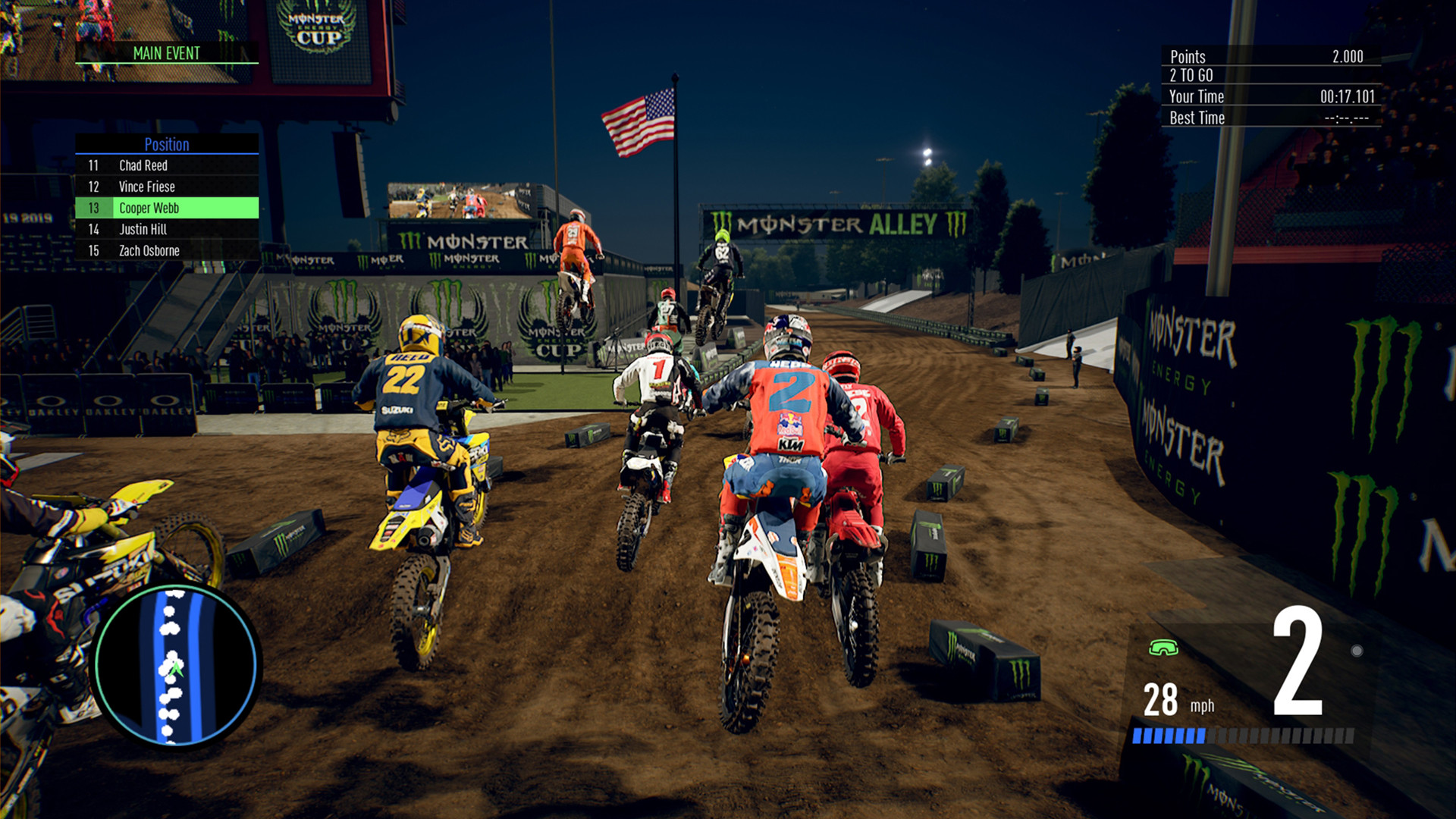Select the MAIN EVENT banner
1456x819 pixels.
(166, 53)
